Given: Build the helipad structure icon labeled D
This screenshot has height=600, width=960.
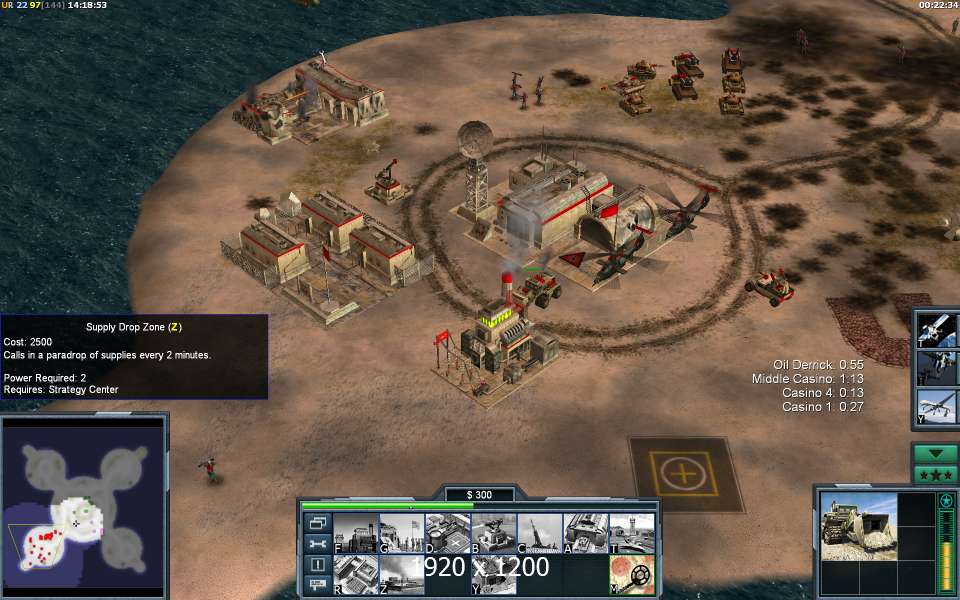Looking at the screenshot, I should click(447, 533).
